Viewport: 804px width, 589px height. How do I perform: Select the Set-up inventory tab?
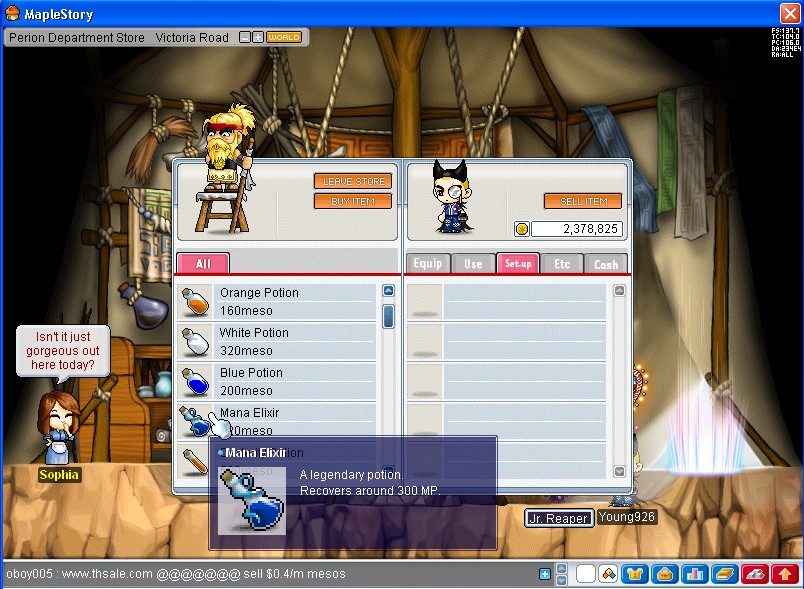coord(518,264)
